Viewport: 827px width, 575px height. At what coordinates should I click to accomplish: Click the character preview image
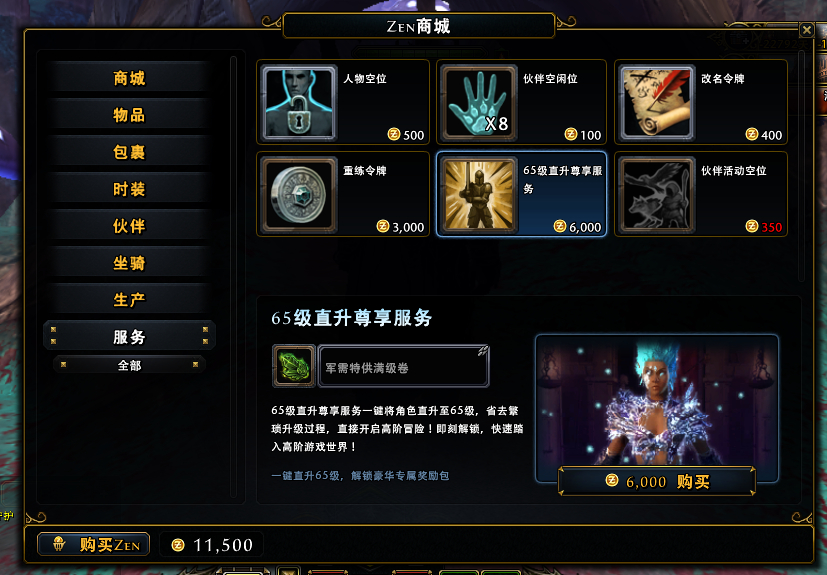click(656, 400)
